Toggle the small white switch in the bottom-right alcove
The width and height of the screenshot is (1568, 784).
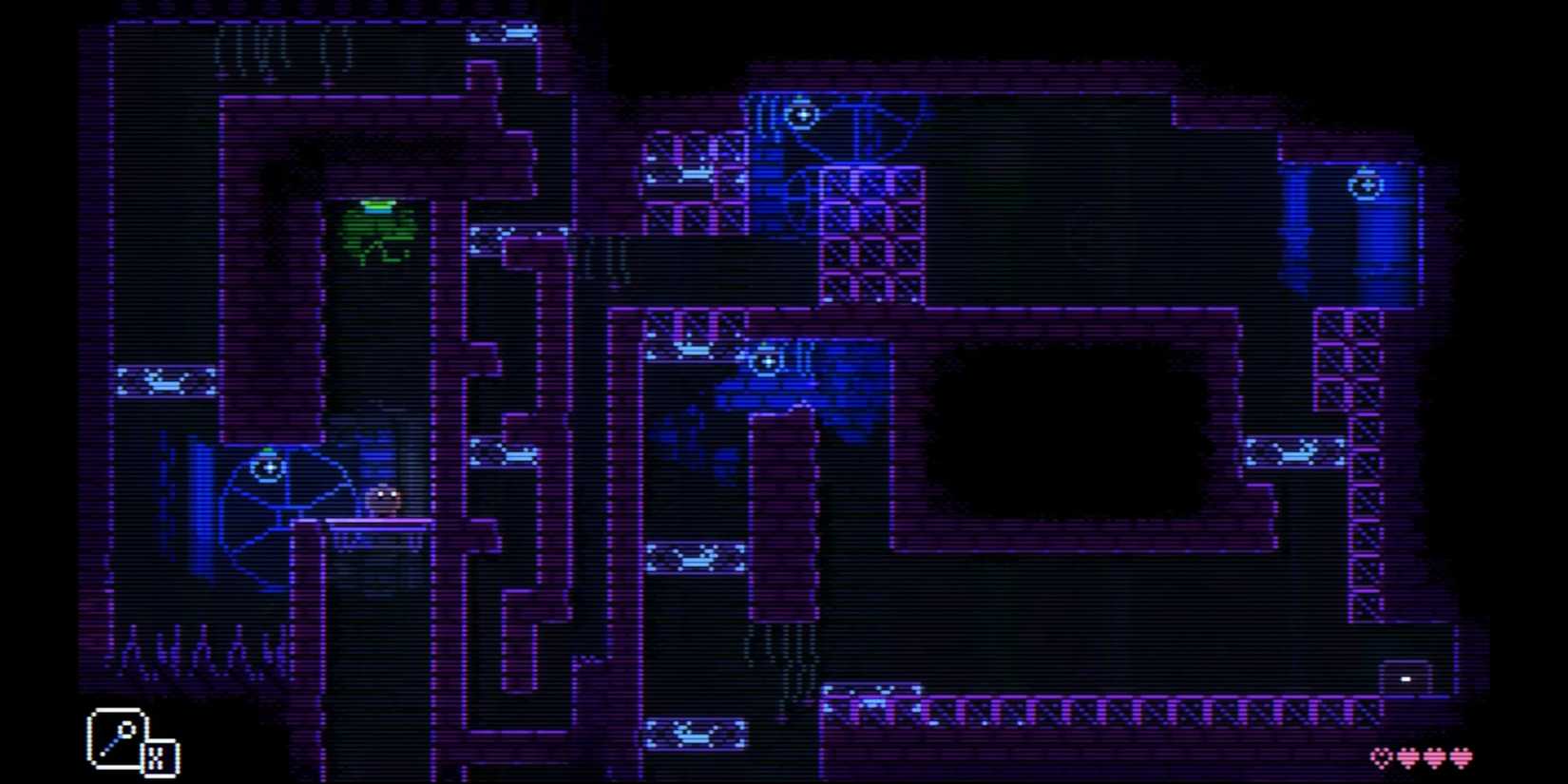(x=1405, y=679)
